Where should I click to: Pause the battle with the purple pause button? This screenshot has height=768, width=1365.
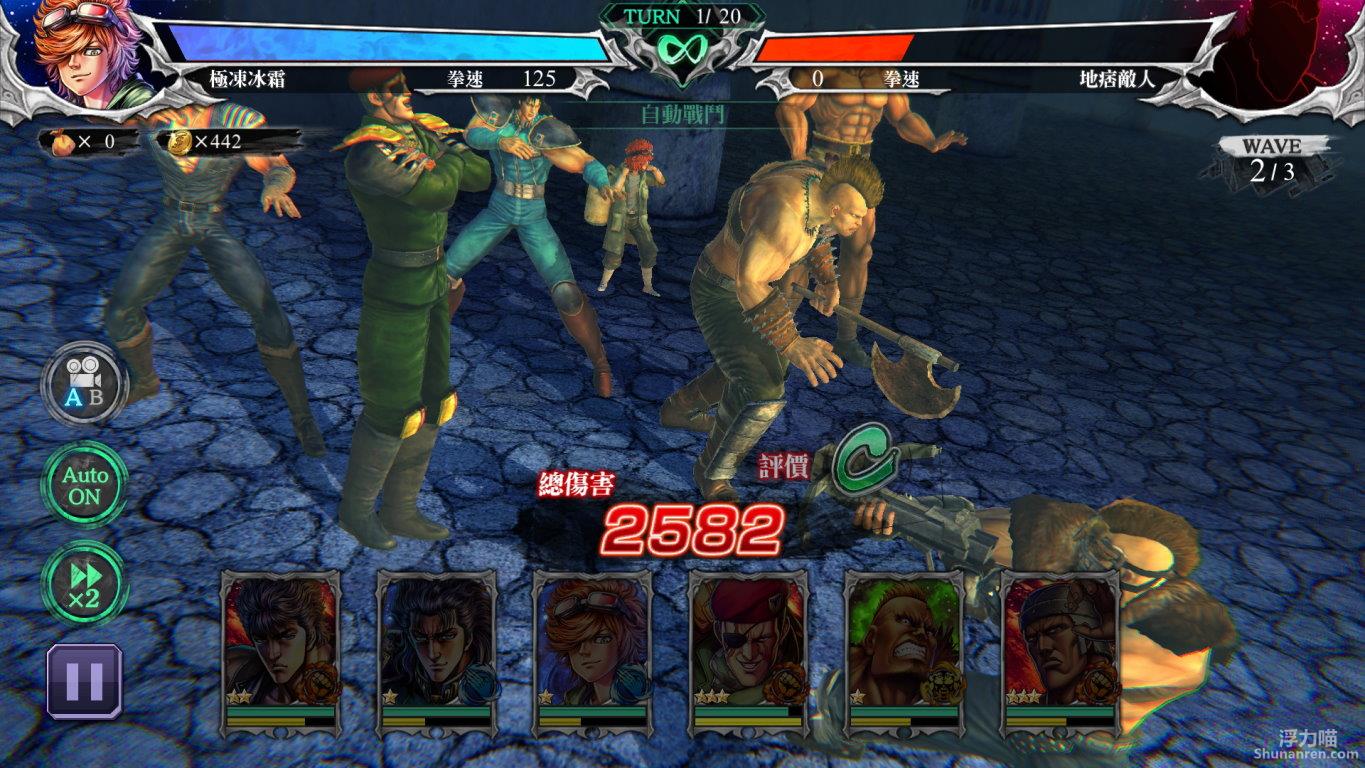(x=84, y=681)
